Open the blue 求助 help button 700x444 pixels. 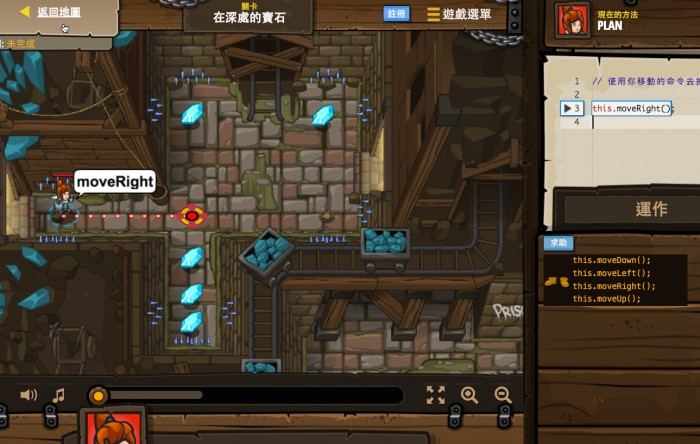558,243
